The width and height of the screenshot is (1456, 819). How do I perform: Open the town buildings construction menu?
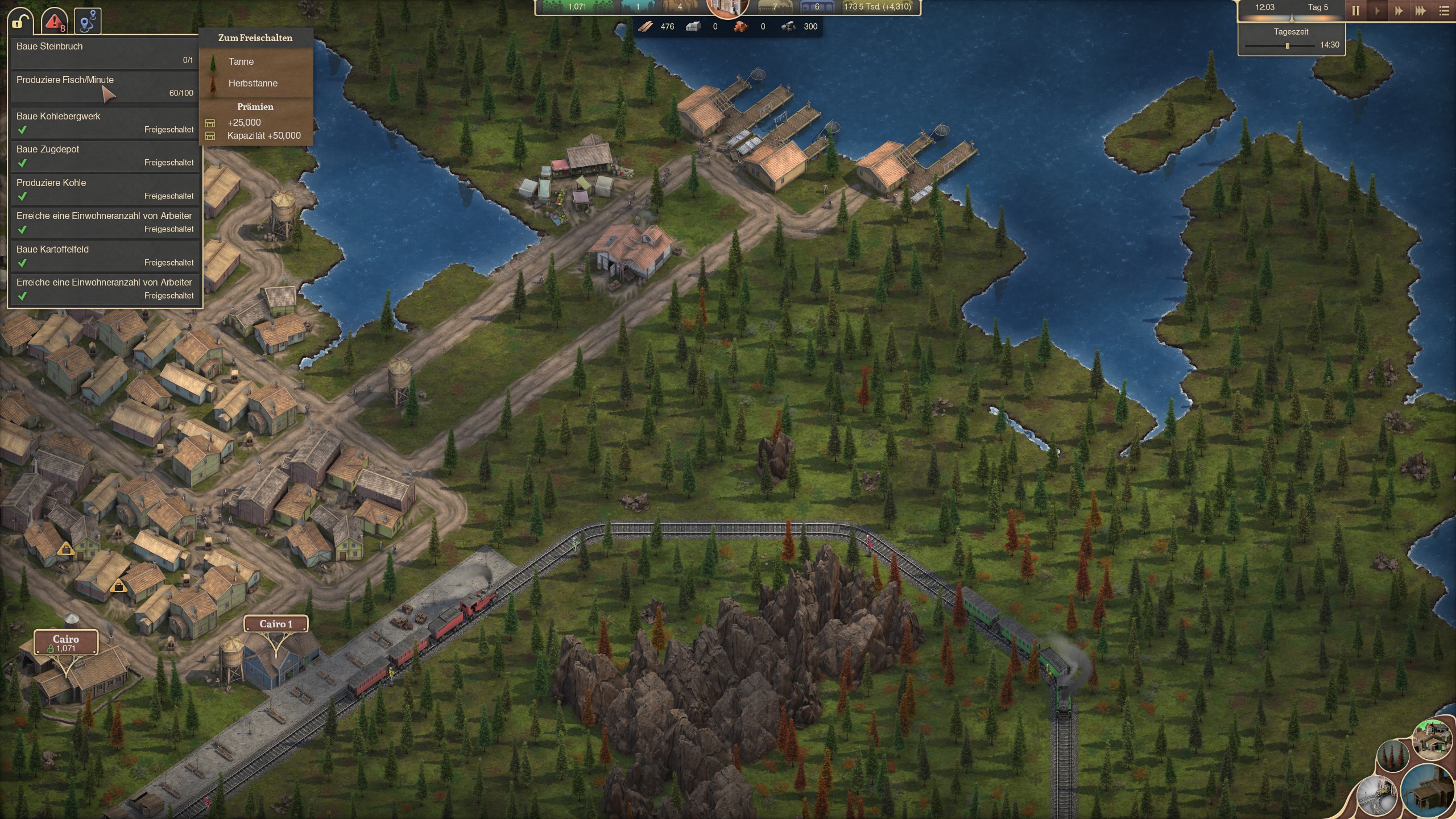[1432, 739]
